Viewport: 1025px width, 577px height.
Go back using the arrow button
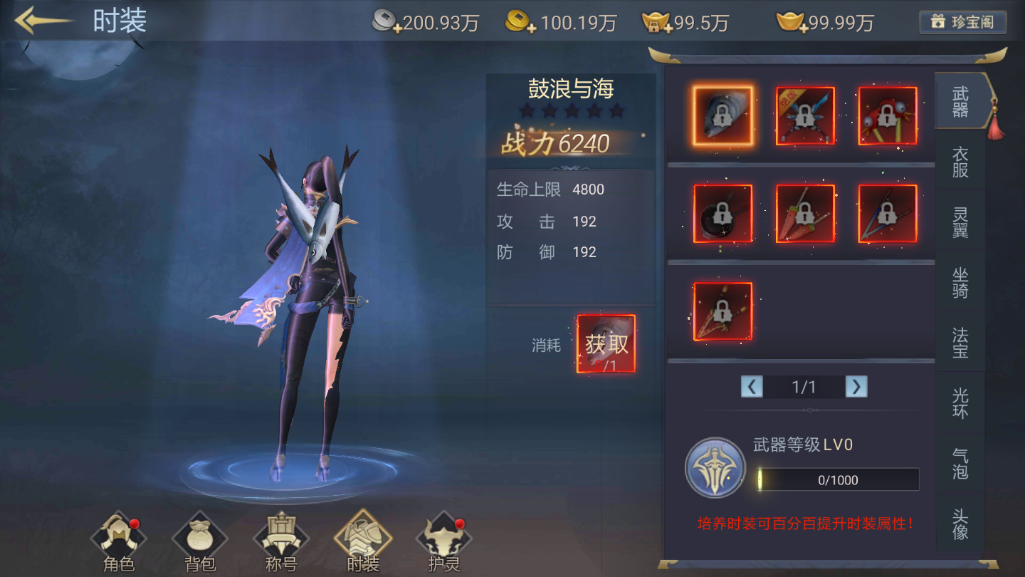[43, 21]
